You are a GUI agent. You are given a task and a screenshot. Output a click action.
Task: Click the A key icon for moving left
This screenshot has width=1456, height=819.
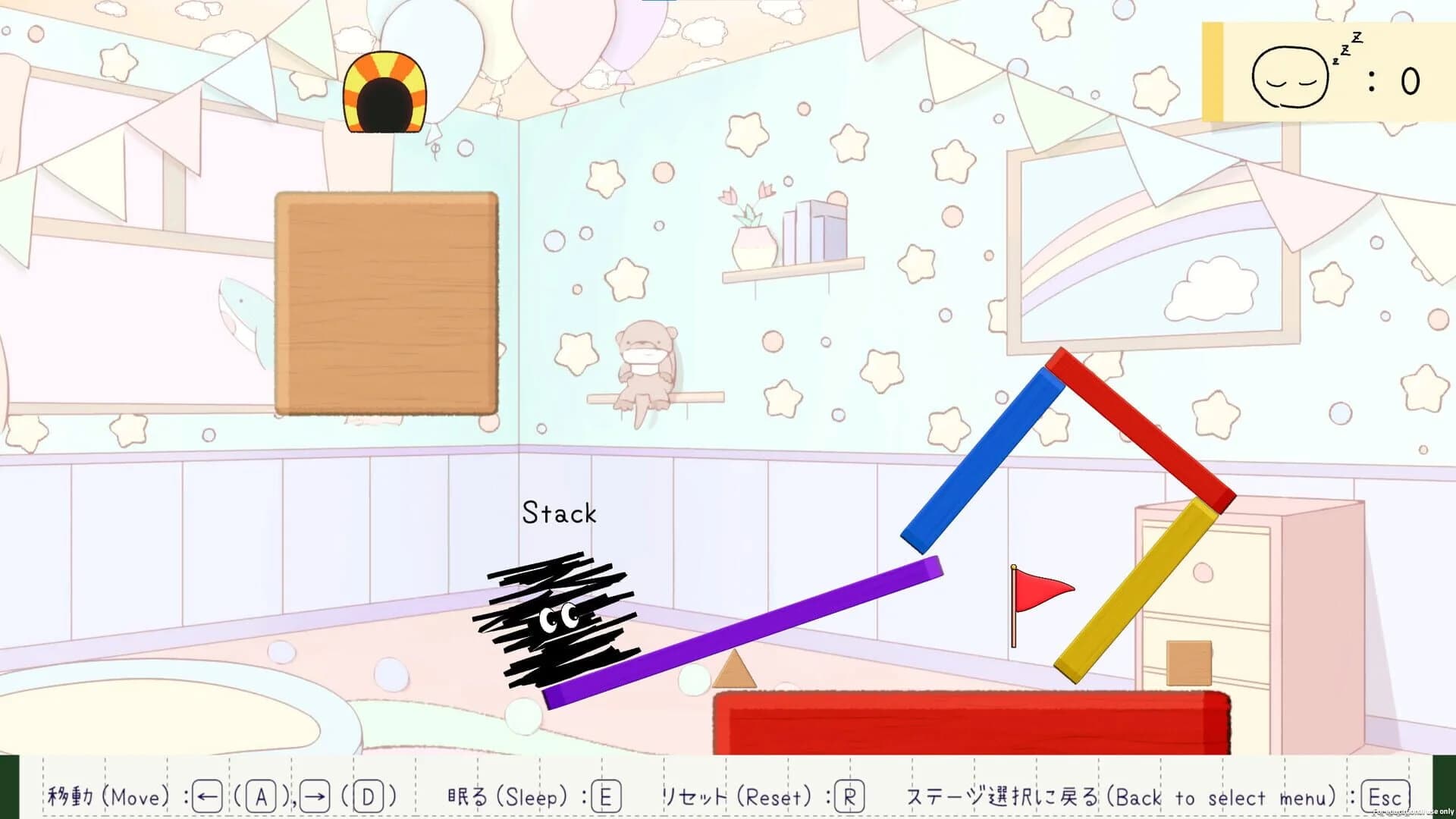[259, 796]
